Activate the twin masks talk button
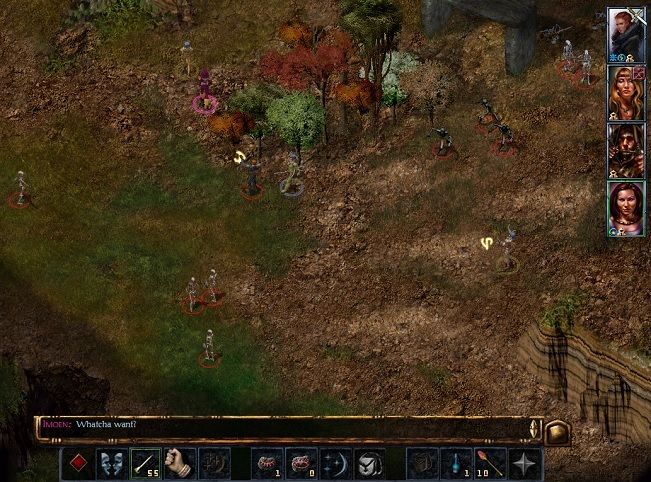Viewport: 651px width, 482px height. coord(112,463)
